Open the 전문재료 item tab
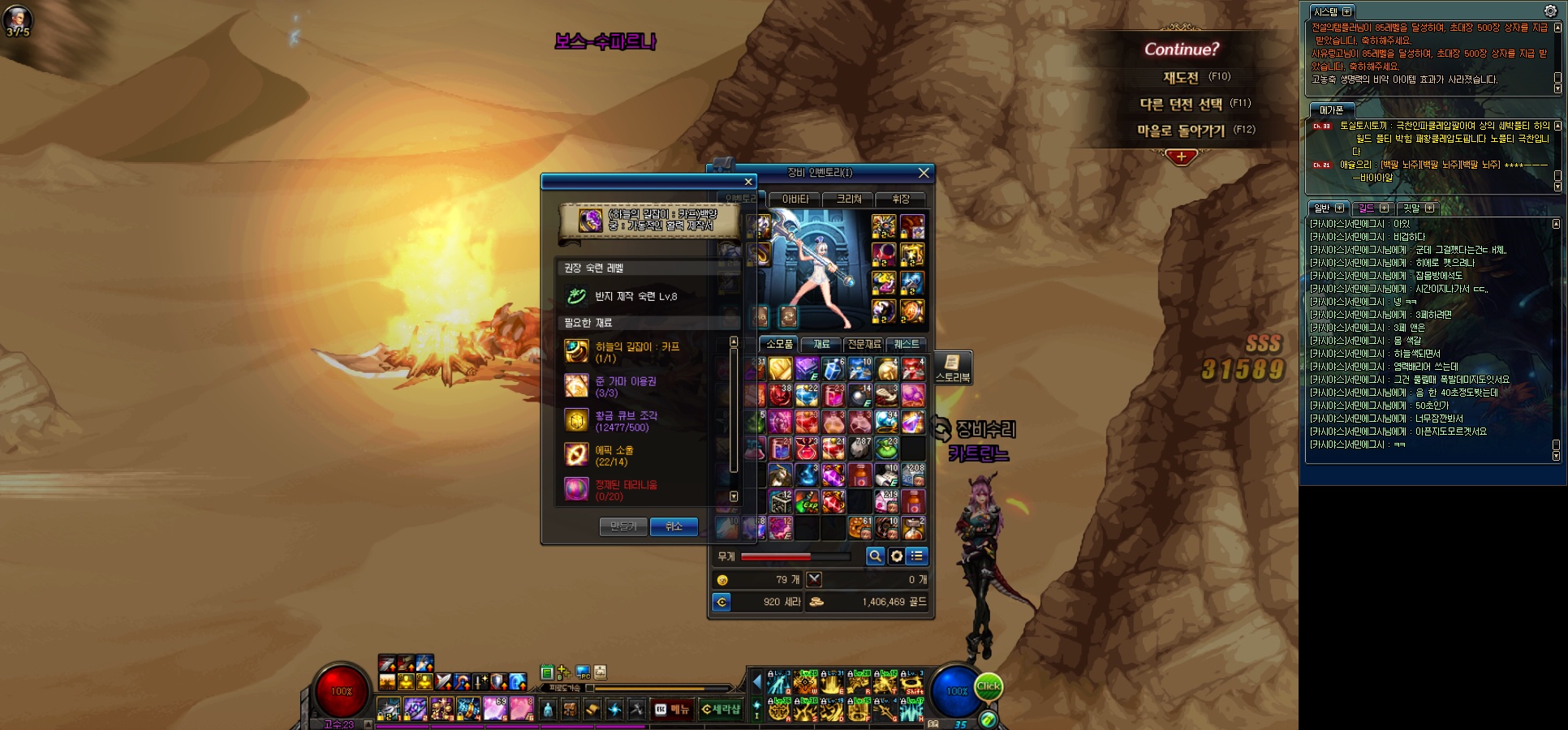The height and width of the screenshot is (730, 1568). [x=864, y=344]
